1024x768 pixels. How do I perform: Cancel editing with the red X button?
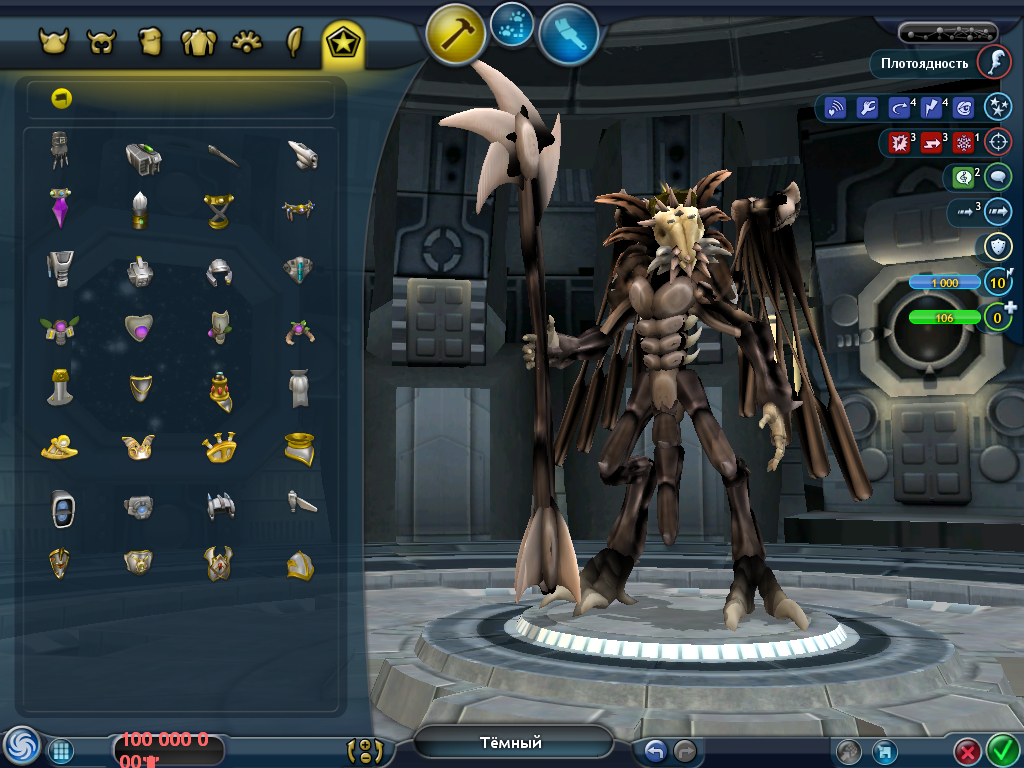click(x=967, y=751)
